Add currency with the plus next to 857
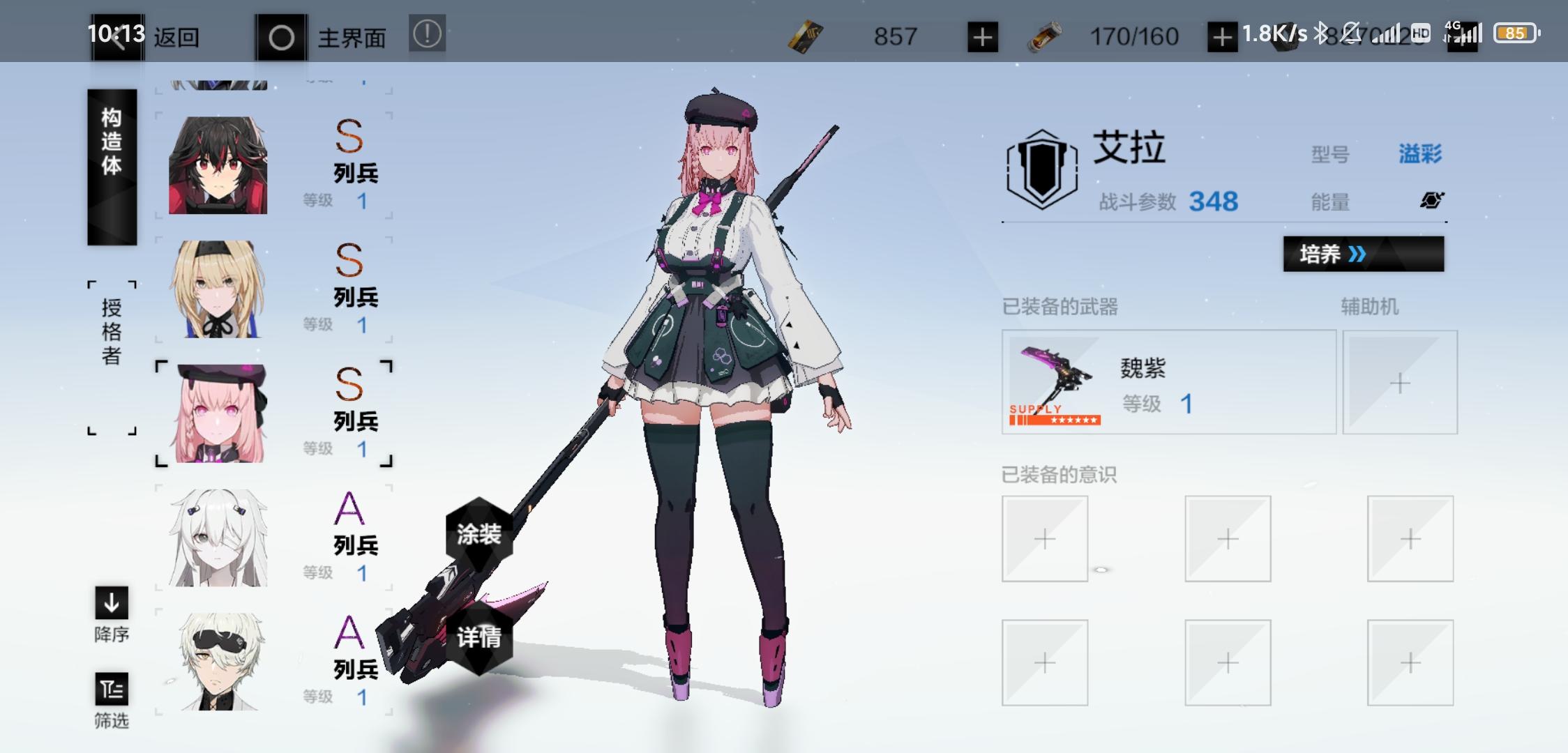 (983, 36)
